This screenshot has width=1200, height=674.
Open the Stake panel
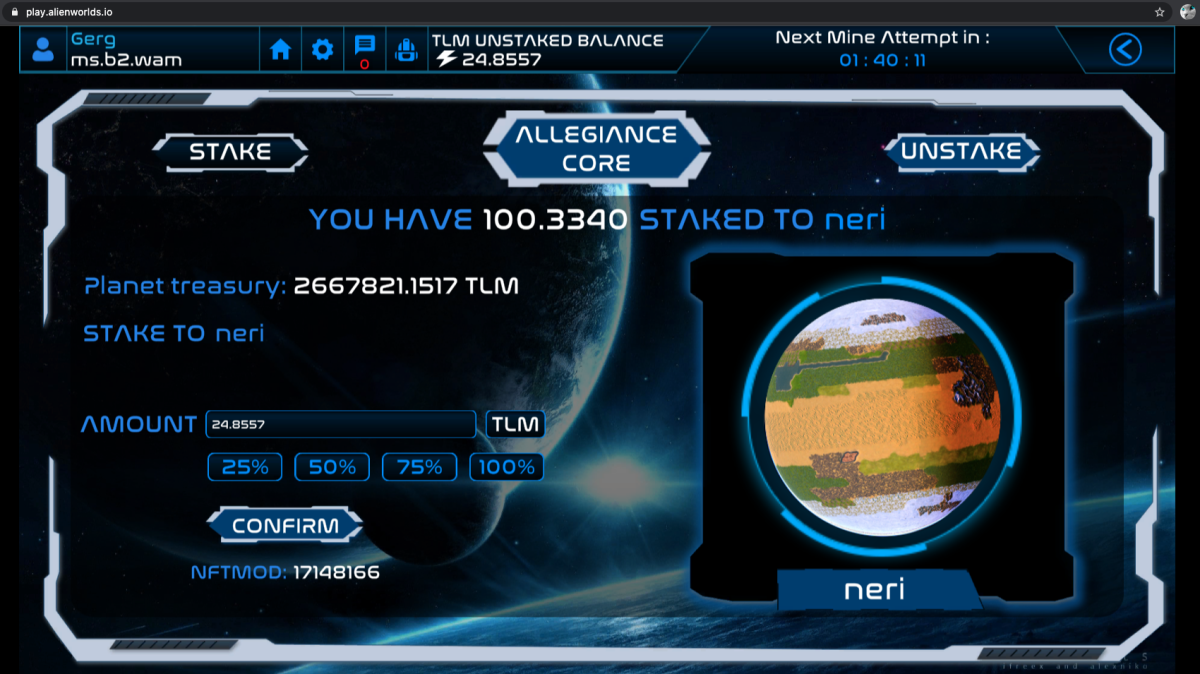(231, 152)
